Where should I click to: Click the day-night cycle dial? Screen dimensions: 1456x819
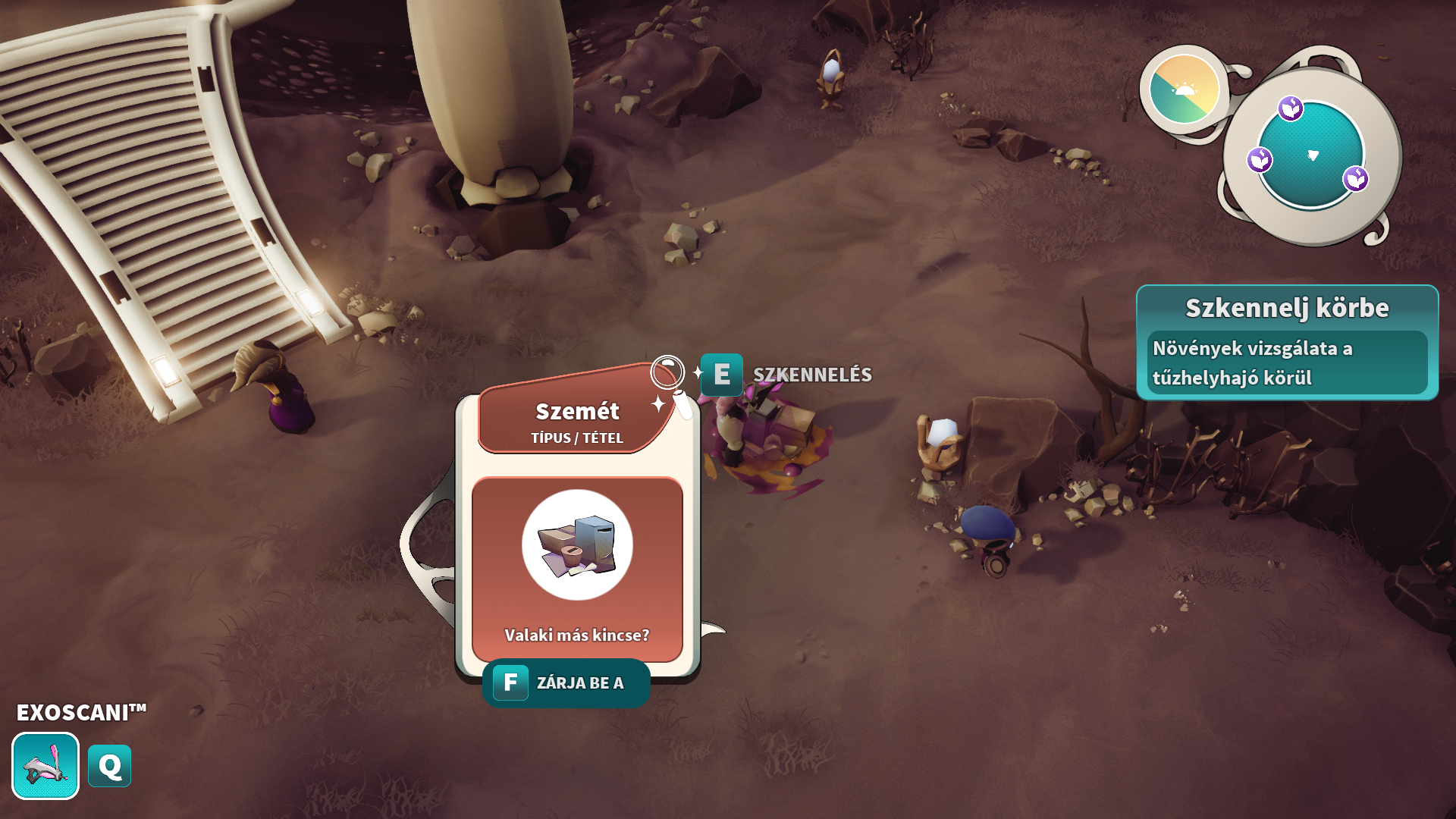pos(1184,89)
